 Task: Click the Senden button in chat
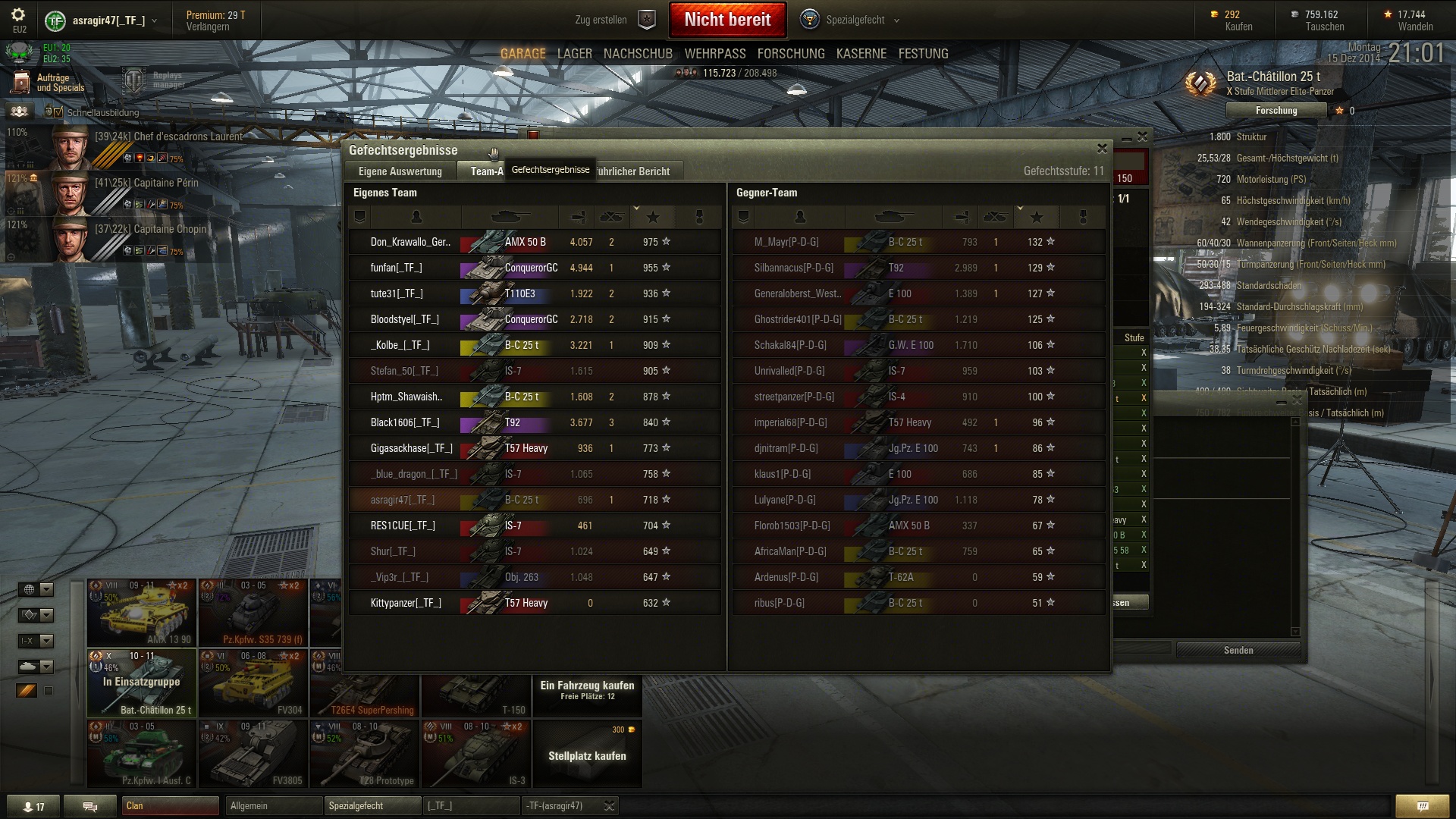tap(1238, 650)
